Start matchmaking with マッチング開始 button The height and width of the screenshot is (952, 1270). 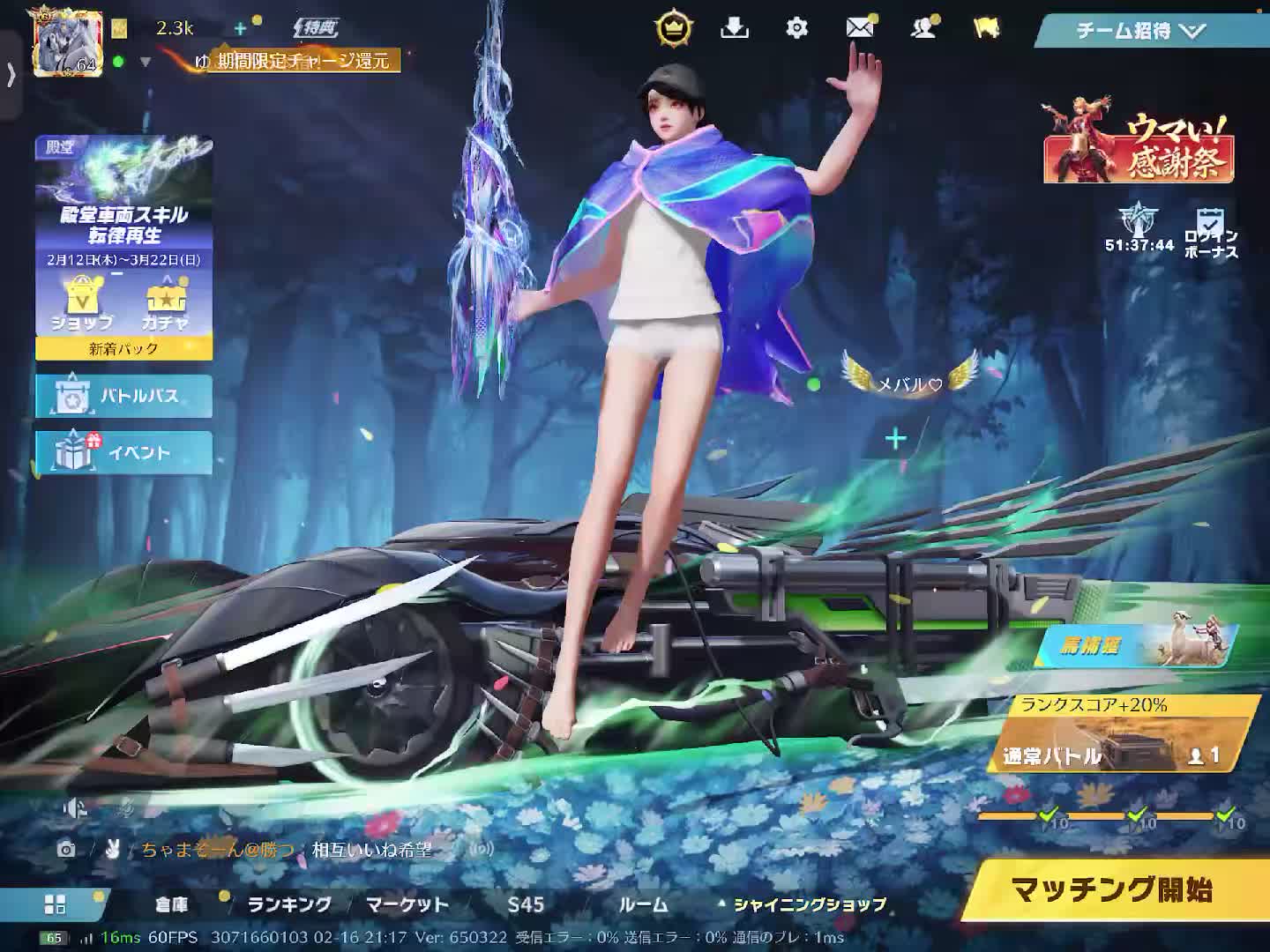click(x=1111, y=890)
